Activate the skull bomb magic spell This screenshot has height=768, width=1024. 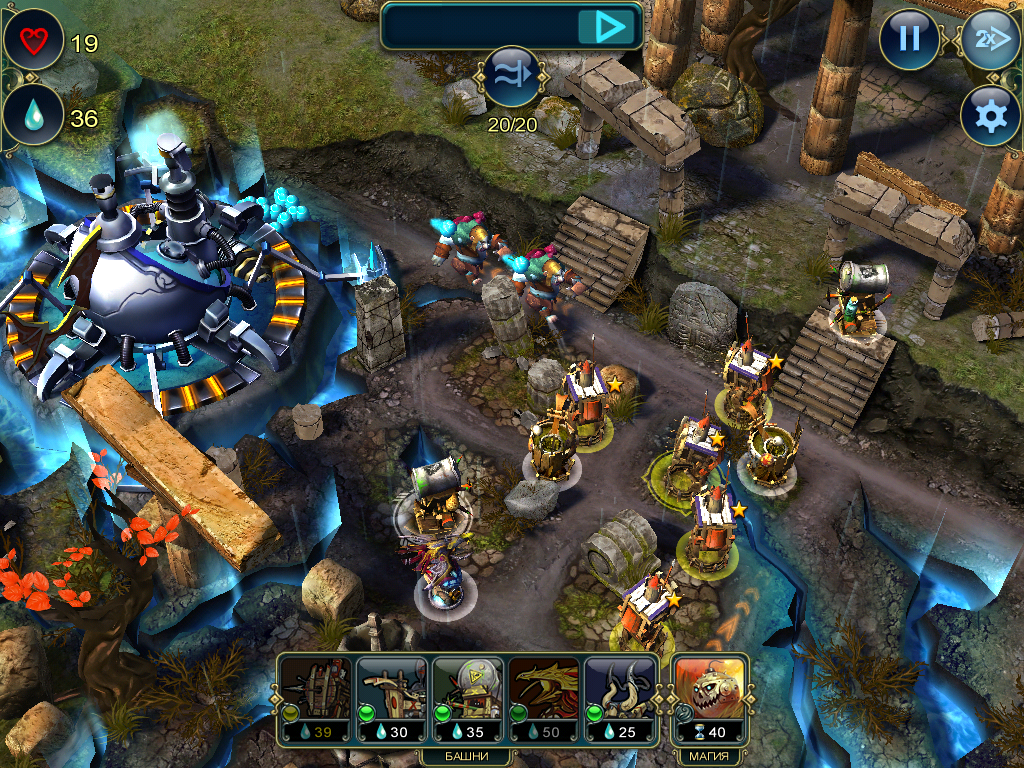pos(708,696)
